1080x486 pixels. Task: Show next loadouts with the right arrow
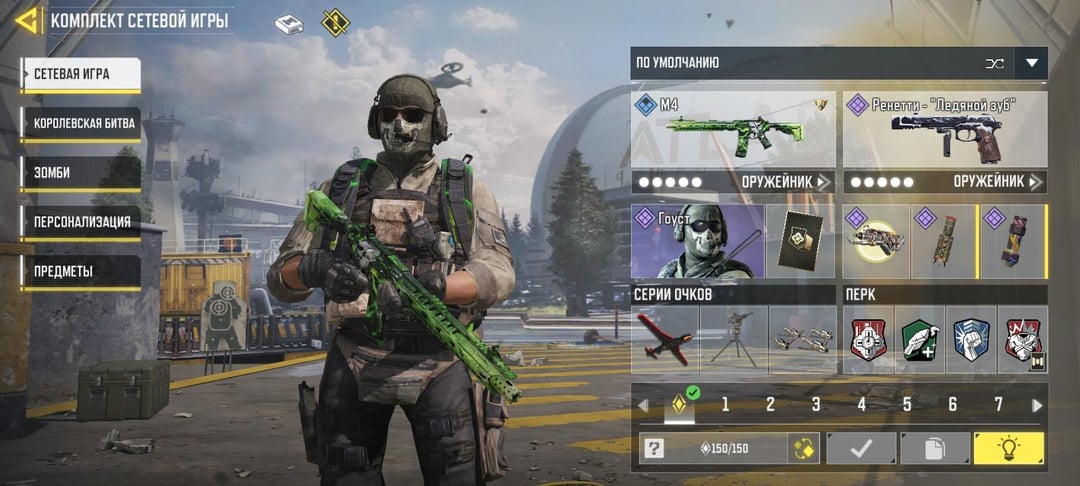1037,405
